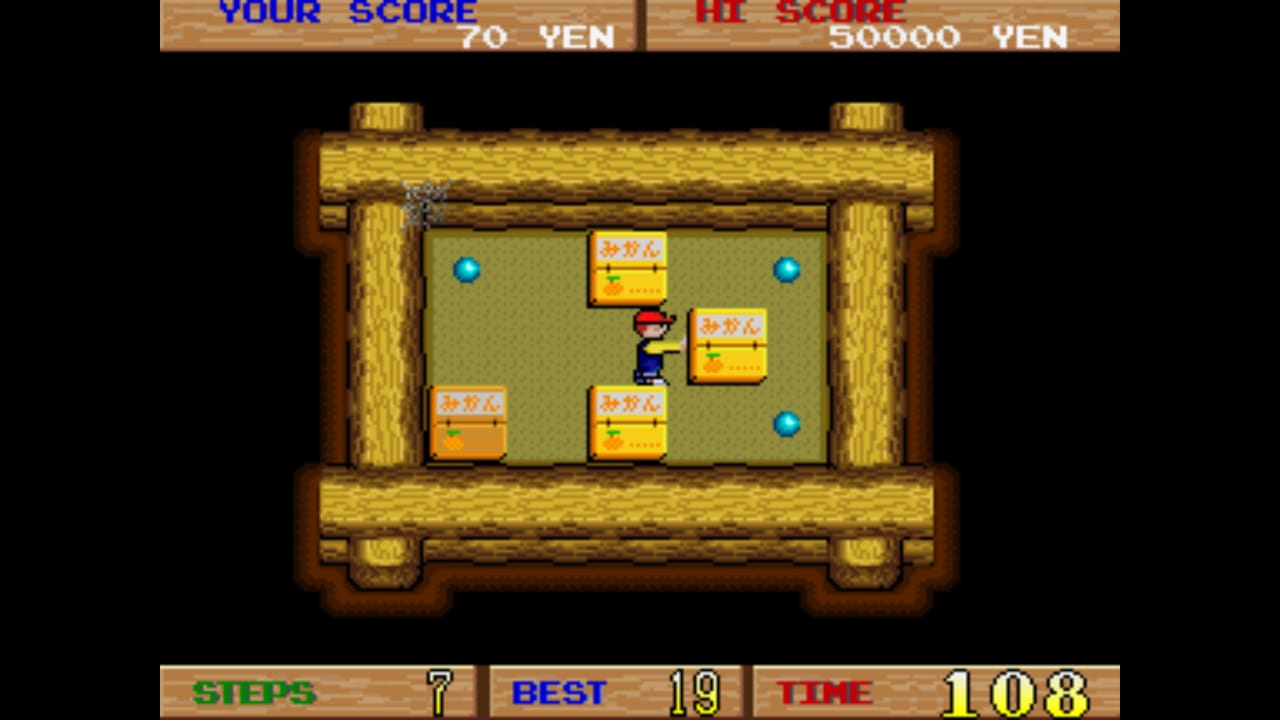Screen dimensions: 1280x720
Task: Click the blue BEST label
Action: (558, 692)
